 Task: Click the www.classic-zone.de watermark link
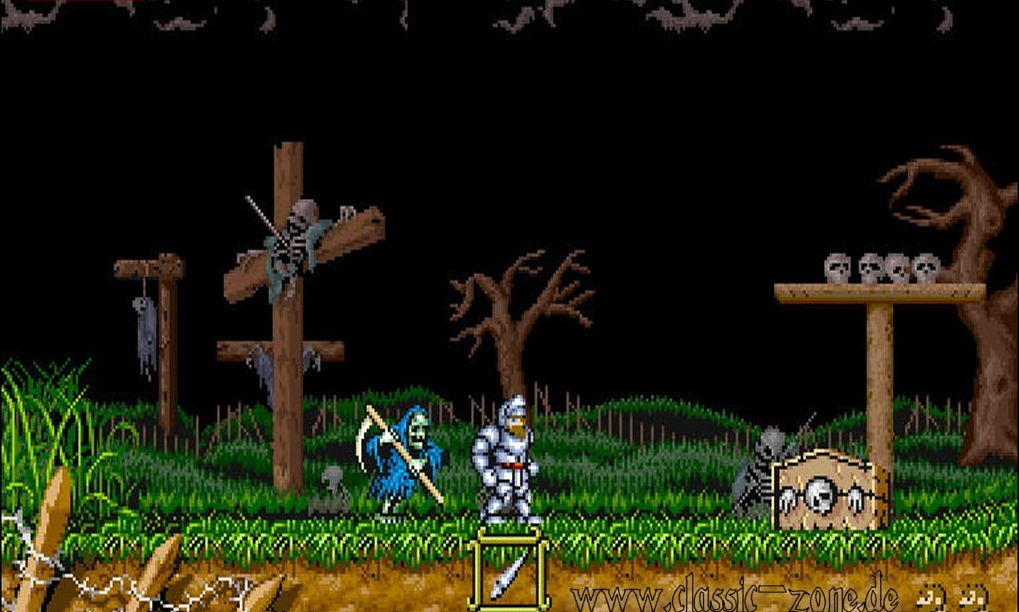pyautogui.click(x=735, y=595)
